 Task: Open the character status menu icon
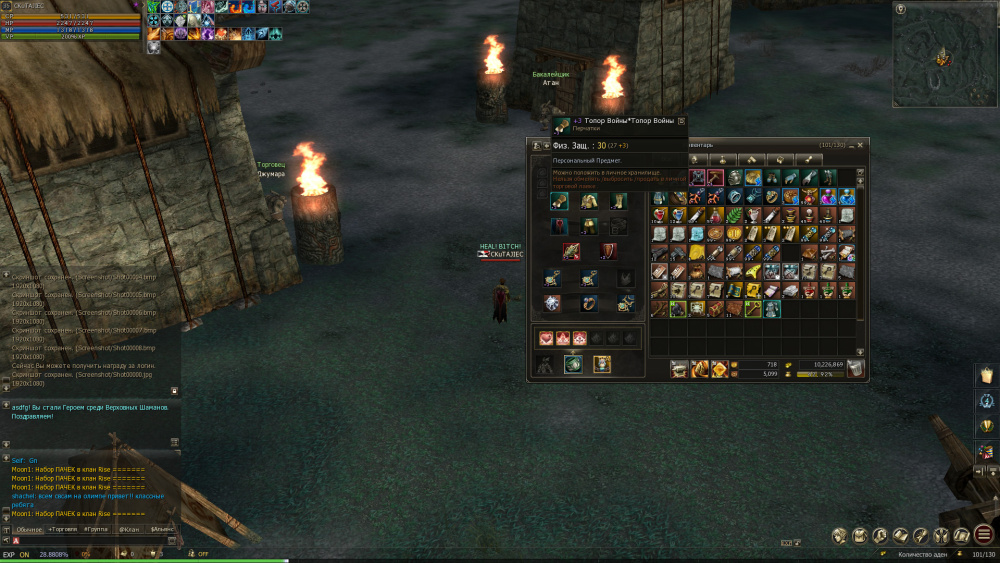click(838, 536)
